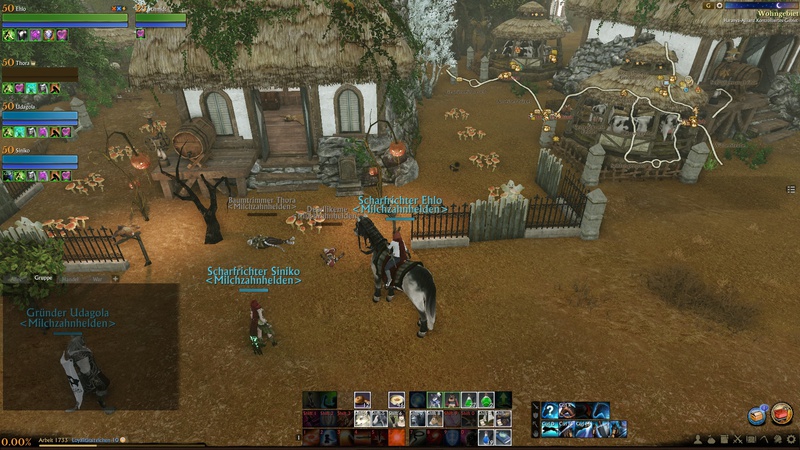Switch to the Gruppe chat tab
The image size is (800, 450).
tap(43, 277)
